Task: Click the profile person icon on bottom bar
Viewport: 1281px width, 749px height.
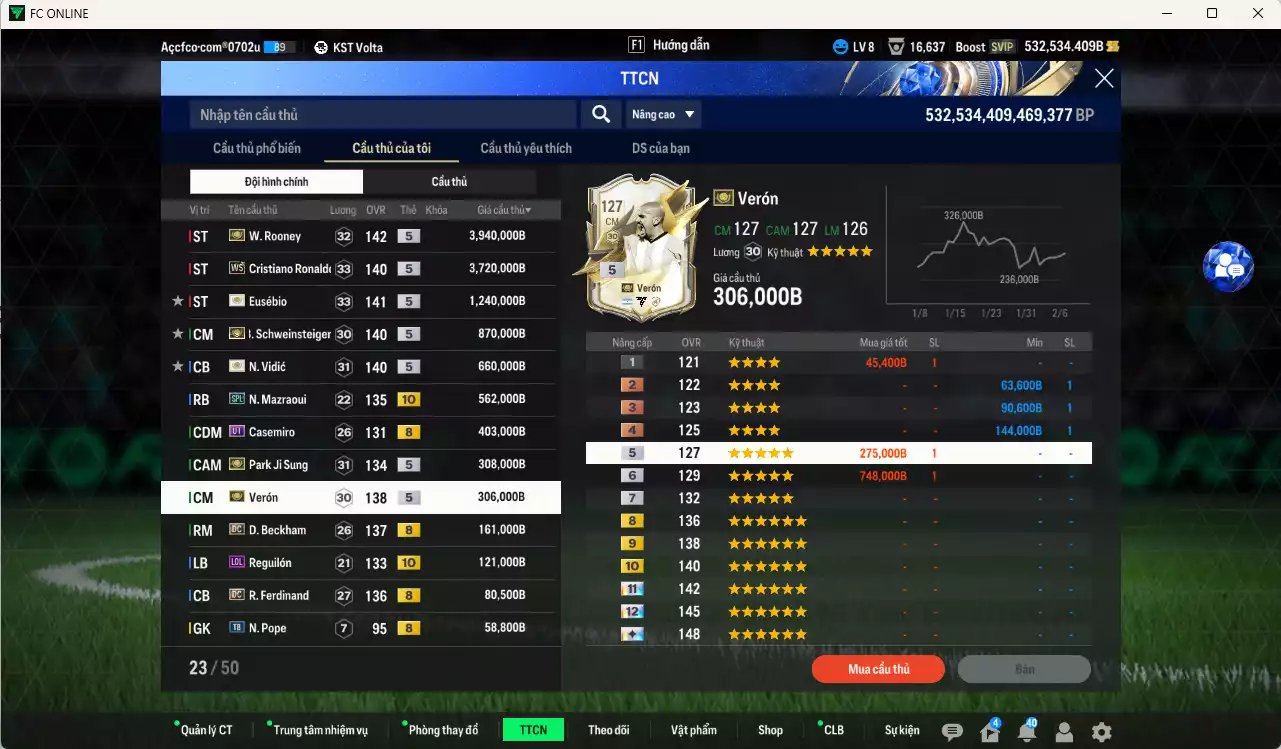Action: pos(1063,732)
